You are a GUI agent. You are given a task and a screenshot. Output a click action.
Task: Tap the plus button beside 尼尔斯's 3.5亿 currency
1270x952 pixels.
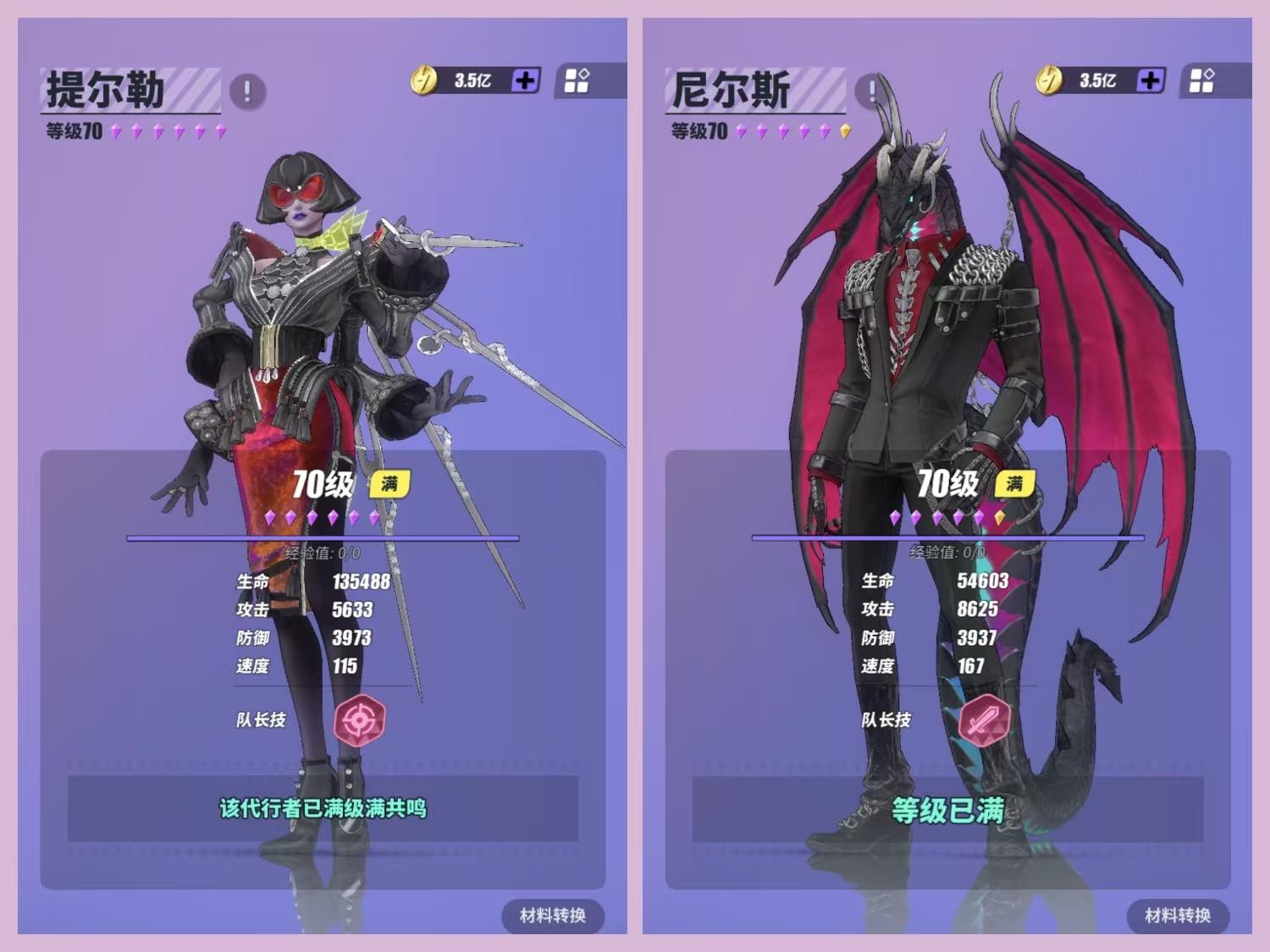tap(1150, 80)
